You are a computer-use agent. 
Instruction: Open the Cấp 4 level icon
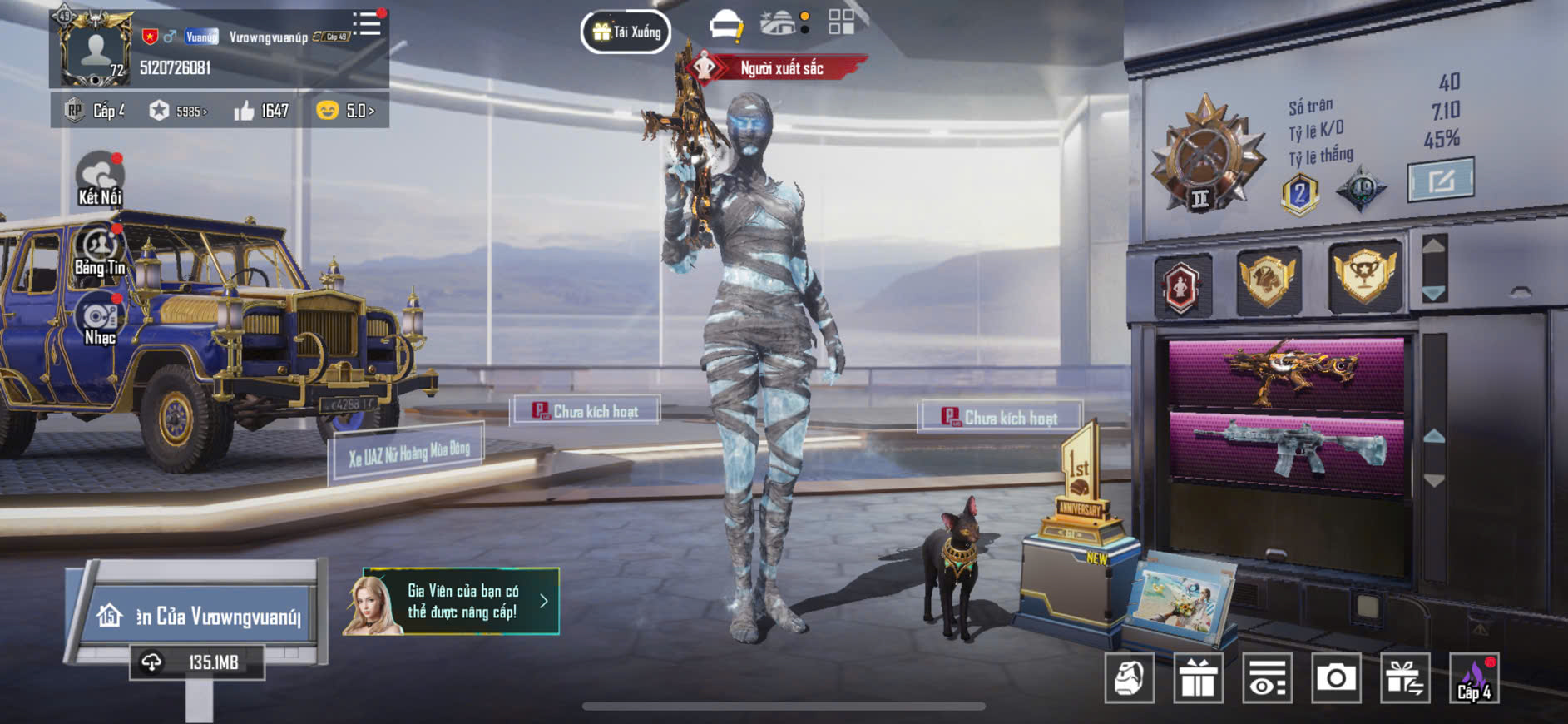1474,678
